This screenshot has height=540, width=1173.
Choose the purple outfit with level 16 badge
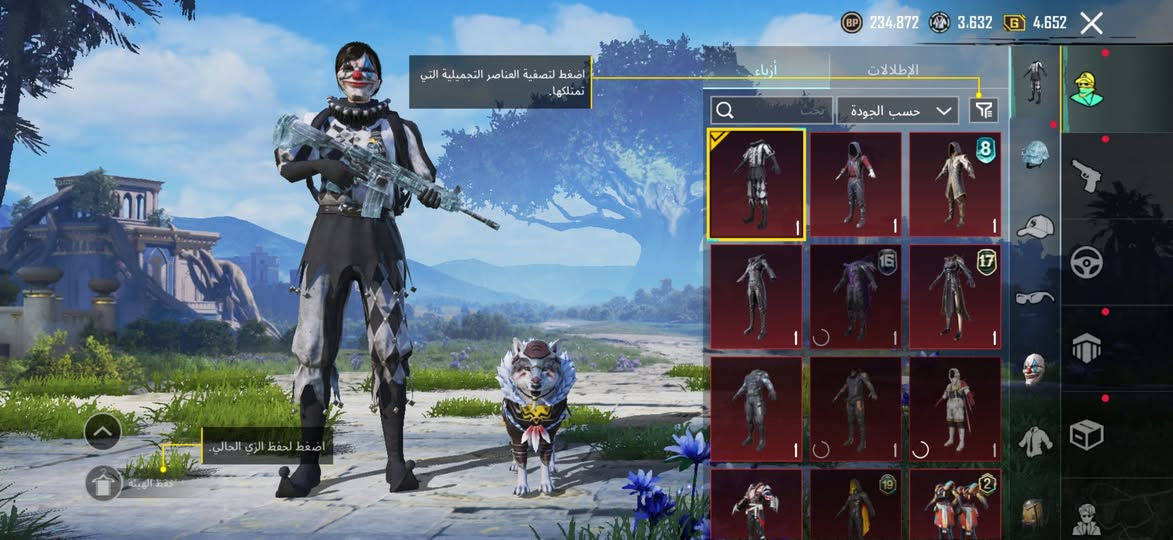point(856,296)
